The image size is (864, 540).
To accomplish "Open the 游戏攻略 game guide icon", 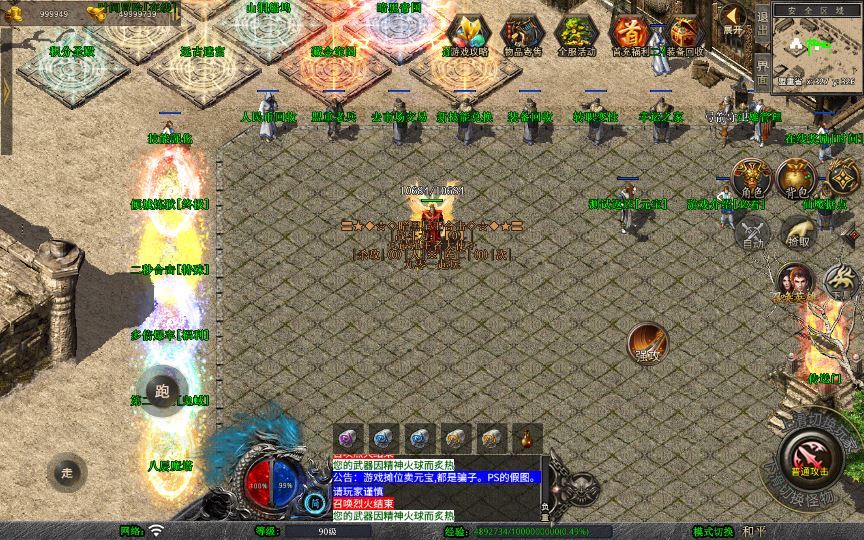I will coord(466,34).
